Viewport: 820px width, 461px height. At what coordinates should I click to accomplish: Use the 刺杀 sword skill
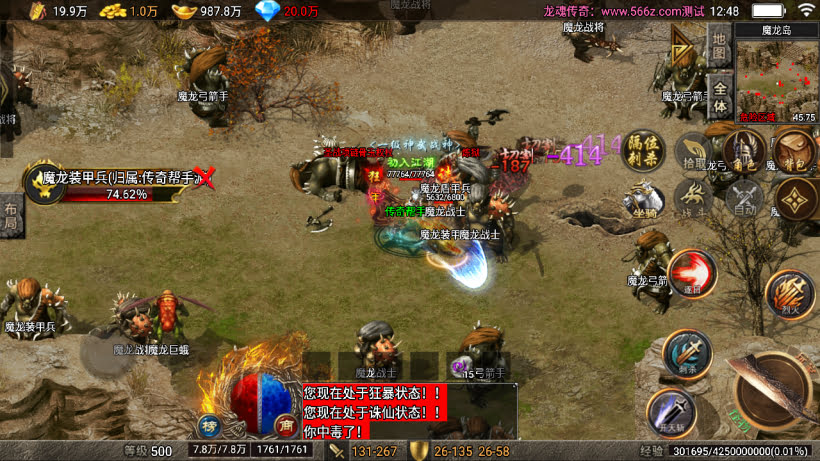coord(686,355)
